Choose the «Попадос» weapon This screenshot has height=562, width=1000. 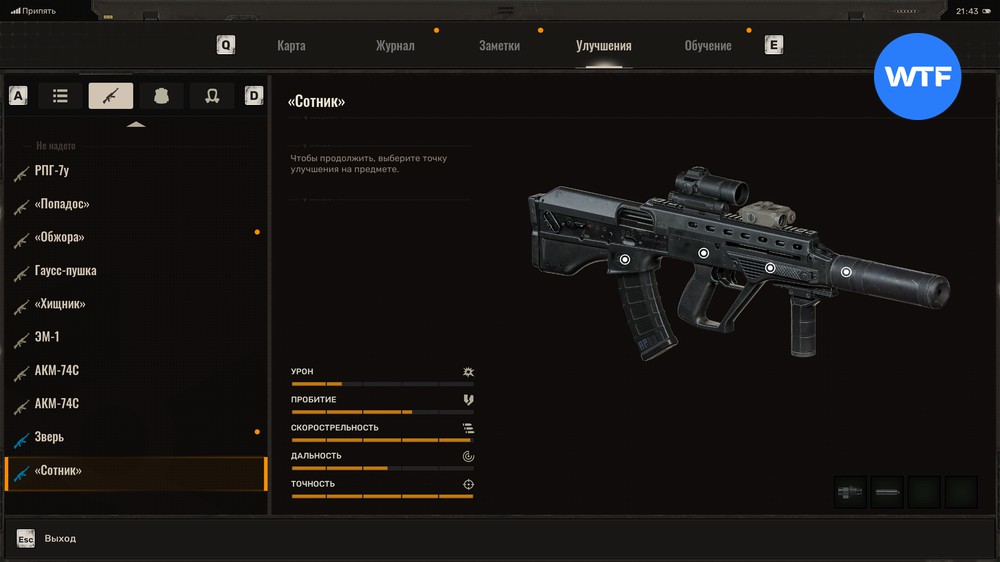[x=62, y=204]
